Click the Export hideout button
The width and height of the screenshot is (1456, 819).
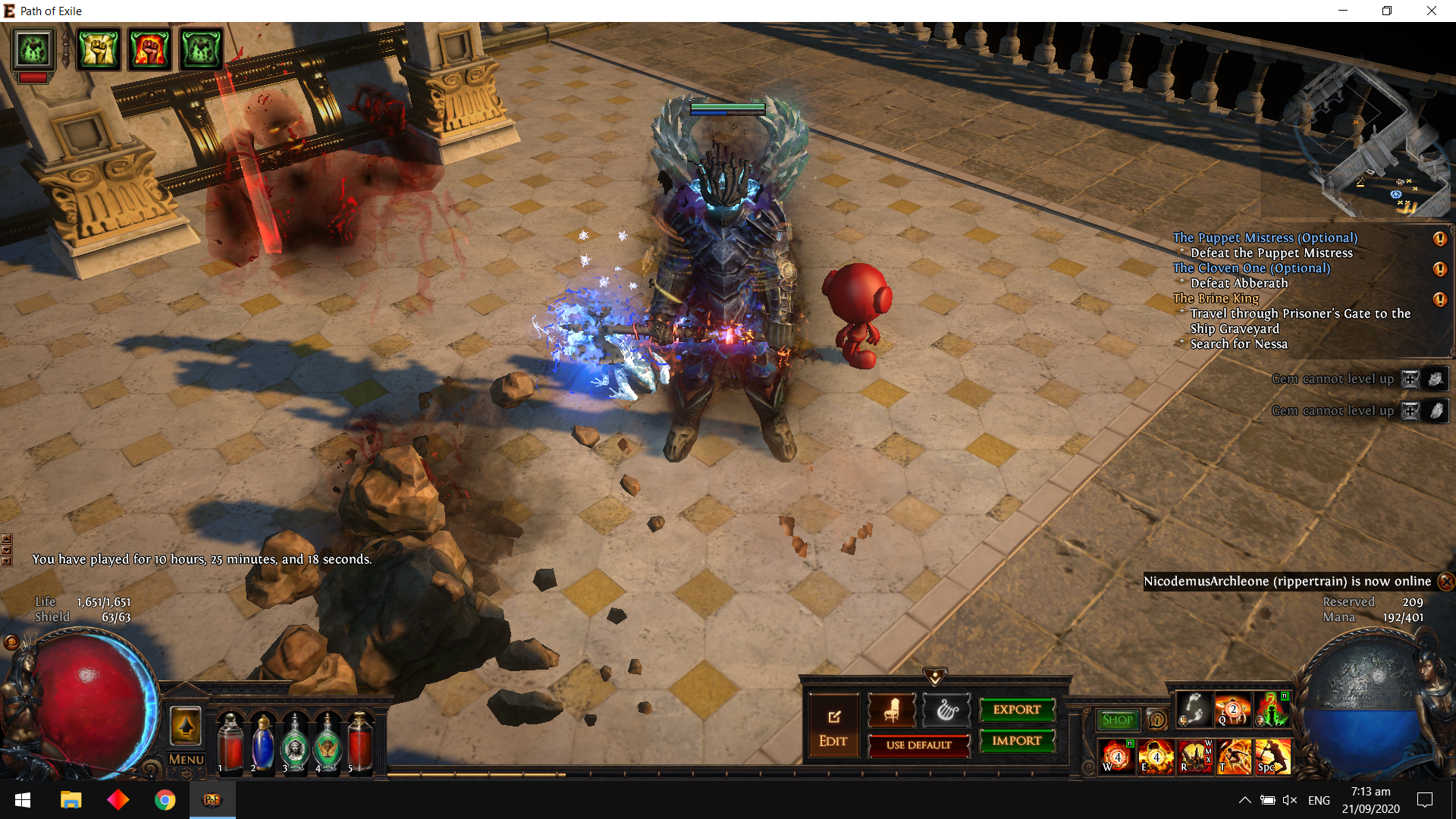coord(1017,710)
